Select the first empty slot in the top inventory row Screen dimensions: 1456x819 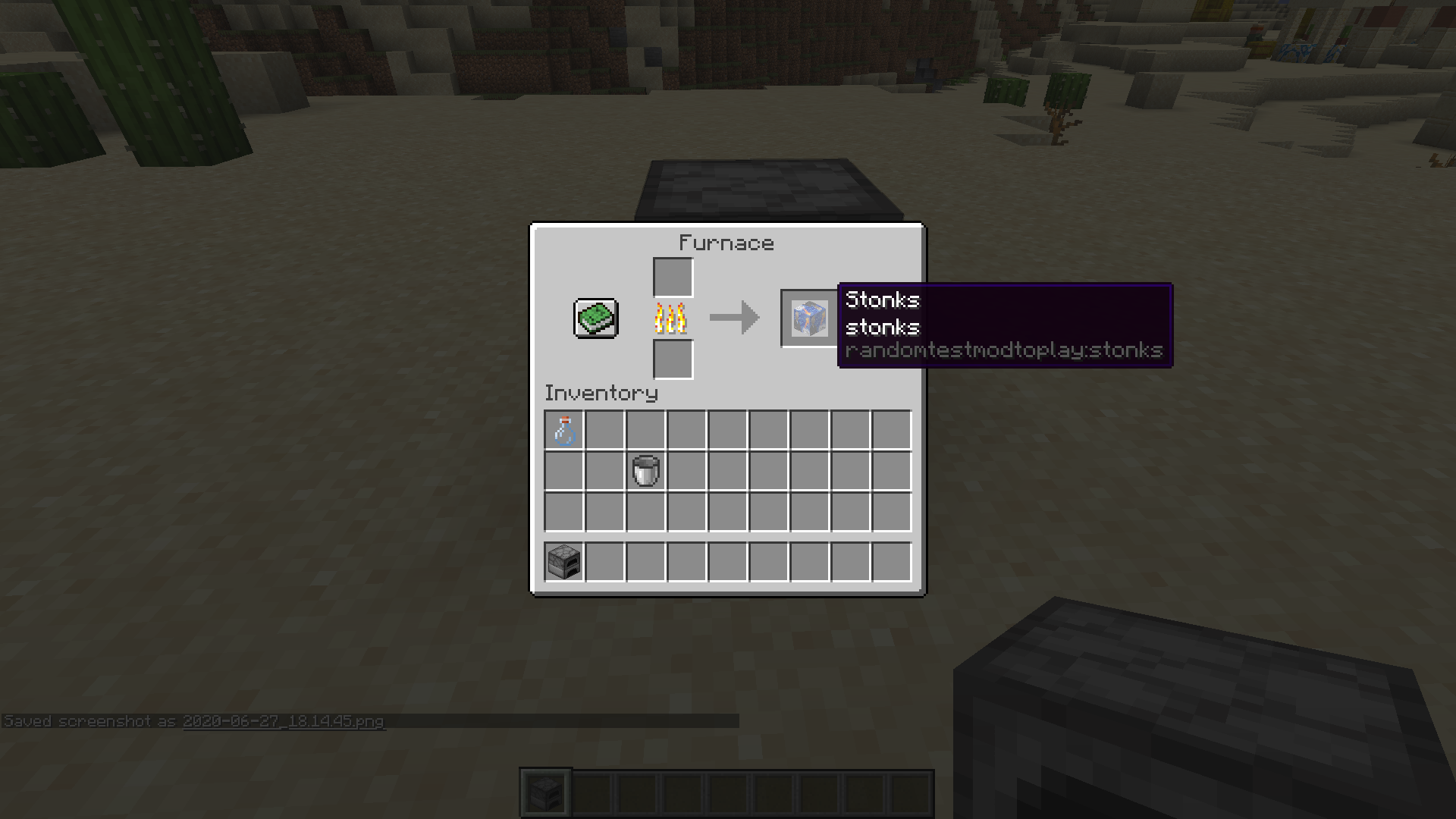point(605,430)
